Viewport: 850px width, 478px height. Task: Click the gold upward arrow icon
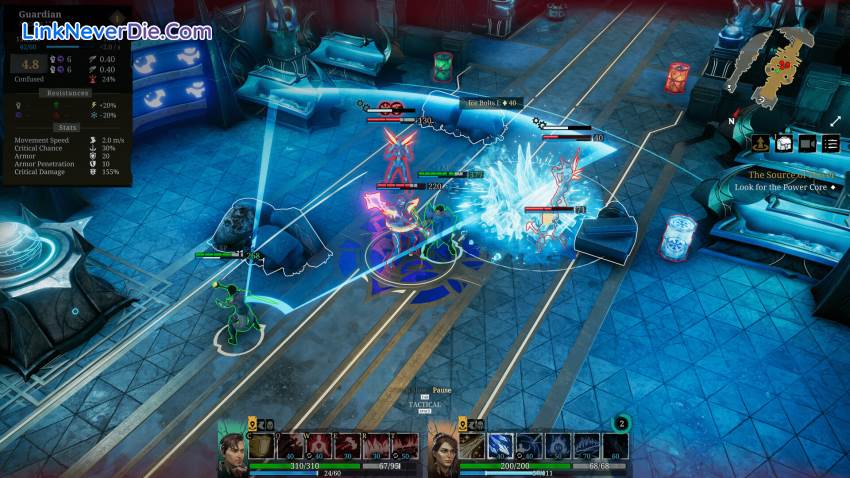tap(760, 144)
